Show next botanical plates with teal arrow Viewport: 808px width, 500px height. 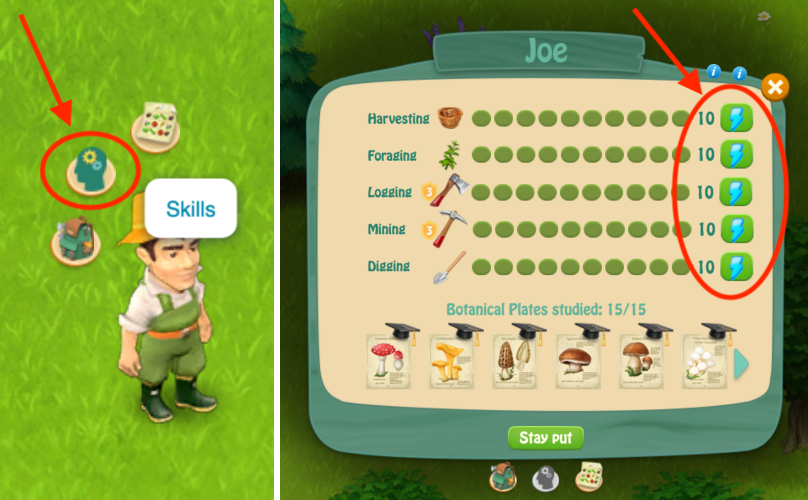742,363
